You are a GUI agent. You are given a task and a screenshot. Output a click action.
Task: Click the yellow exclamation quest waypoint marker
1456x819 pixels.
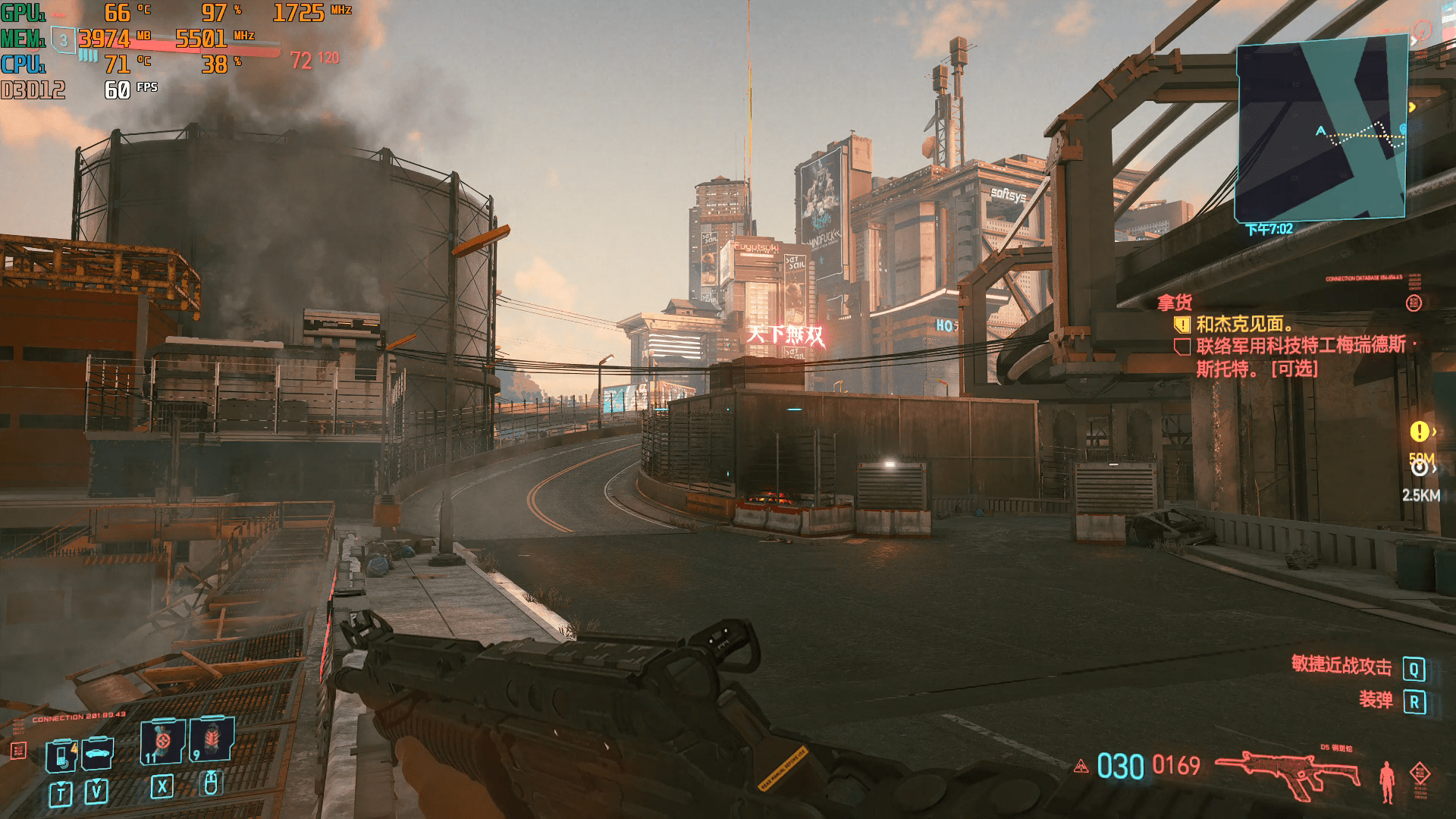[x=1419, y=431]
